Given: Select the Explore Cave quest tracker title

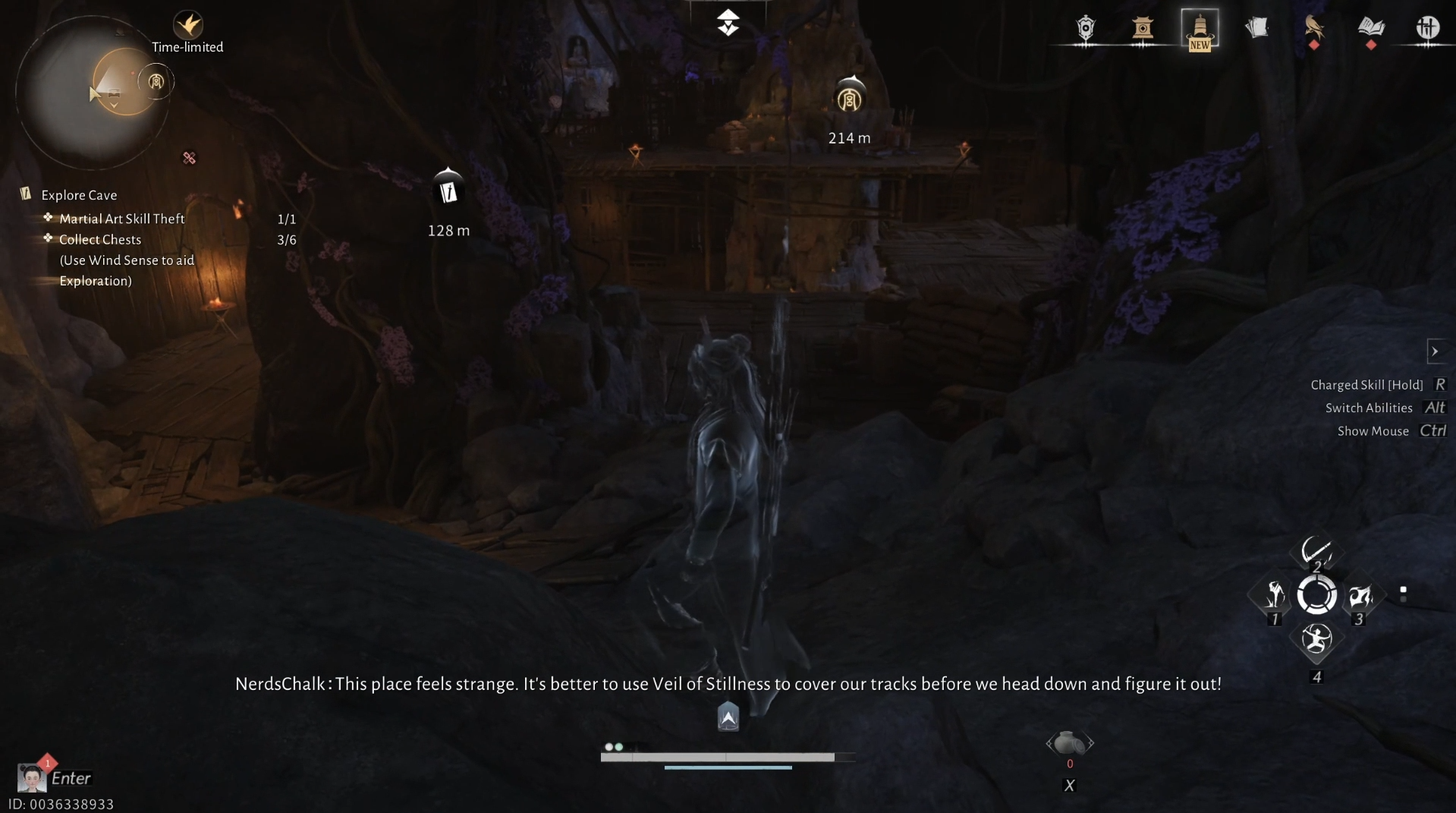Looking at the screenshot, I should pyautogui.click(x=79, y=195).
